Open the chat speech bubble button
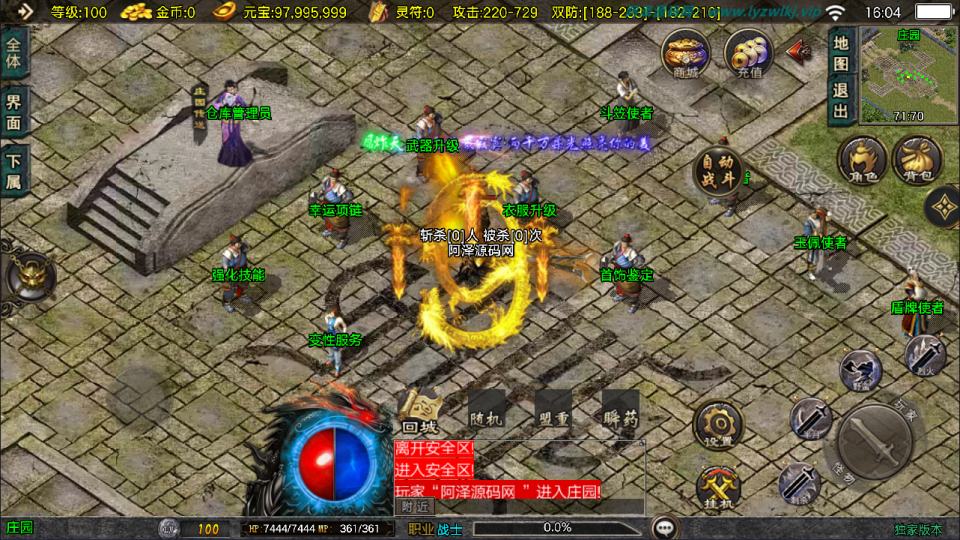The image size is (960, 540). [x=663, y=527]
